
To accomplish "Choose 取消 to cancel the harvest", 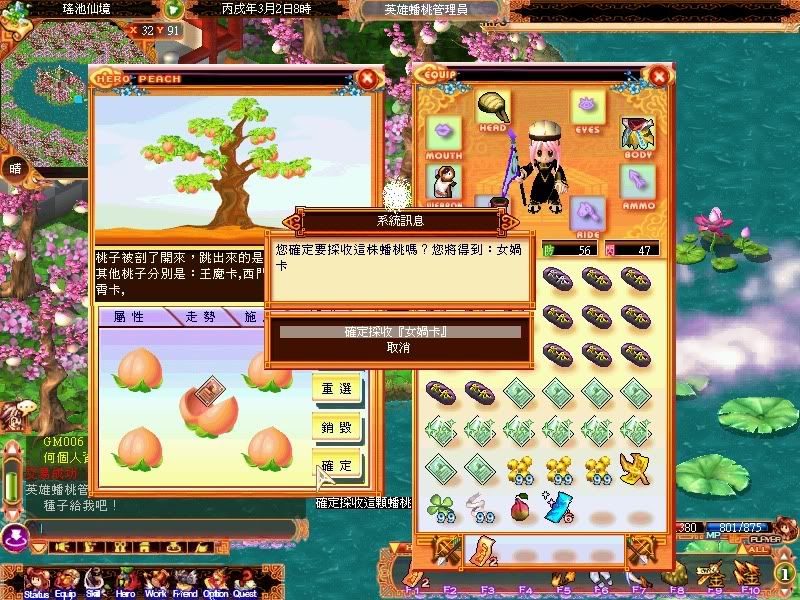I will tap(399, 347).
